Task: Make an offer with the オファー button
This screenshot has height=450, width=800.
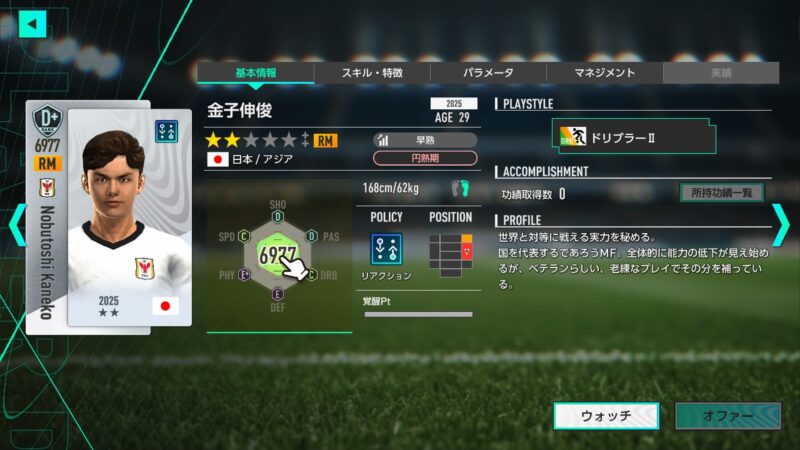Action: click(x=727, y=416)
